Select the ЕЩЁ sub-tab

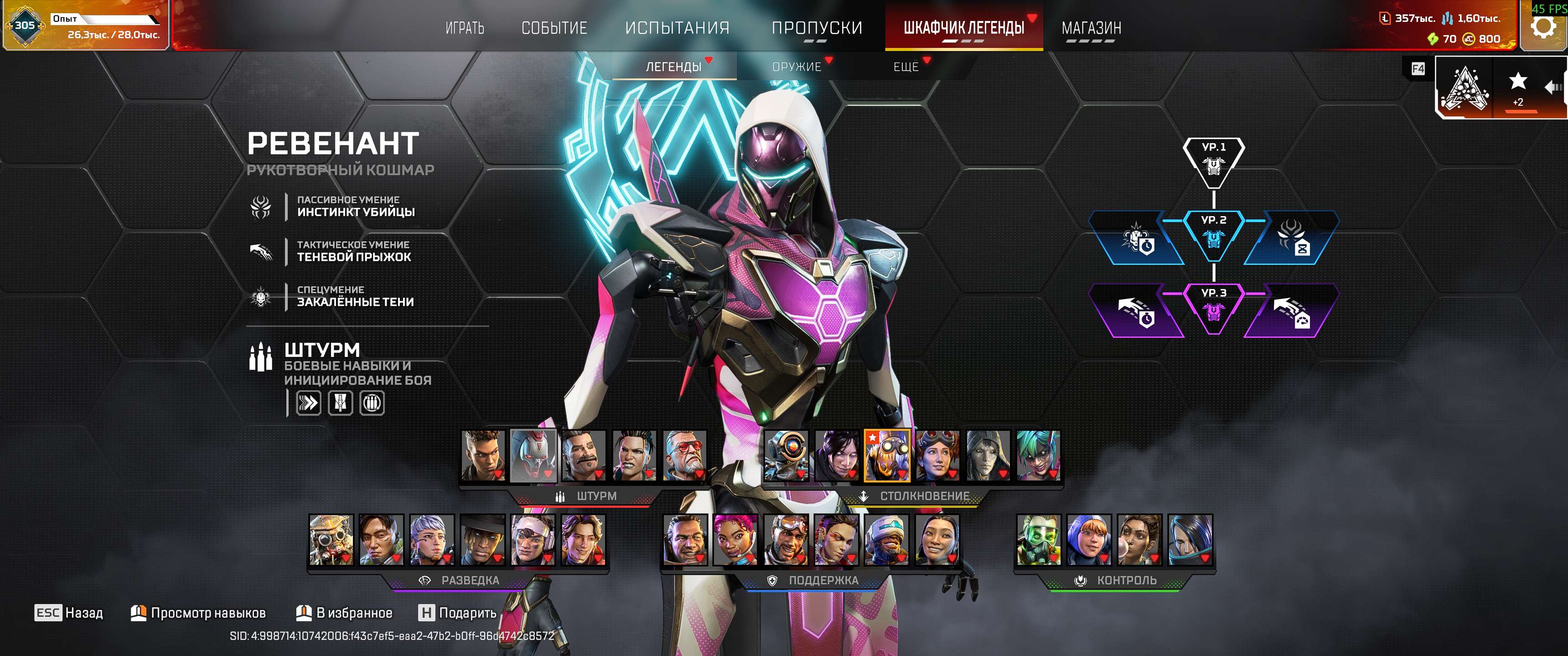pos(906,67)
